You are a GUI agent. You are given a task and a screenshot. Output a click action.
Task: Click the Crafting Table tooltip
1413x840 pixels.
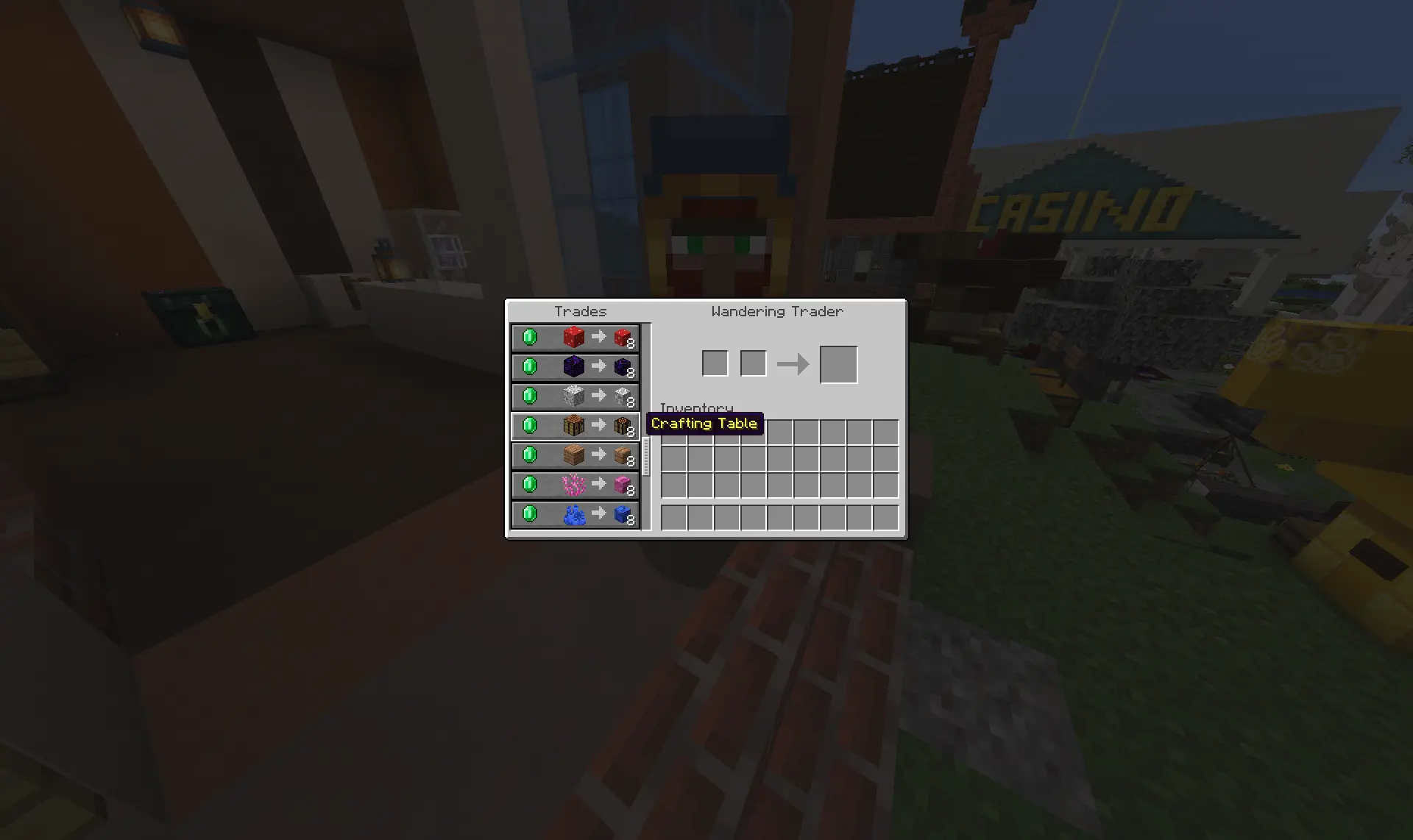click(x=704, y=424)
